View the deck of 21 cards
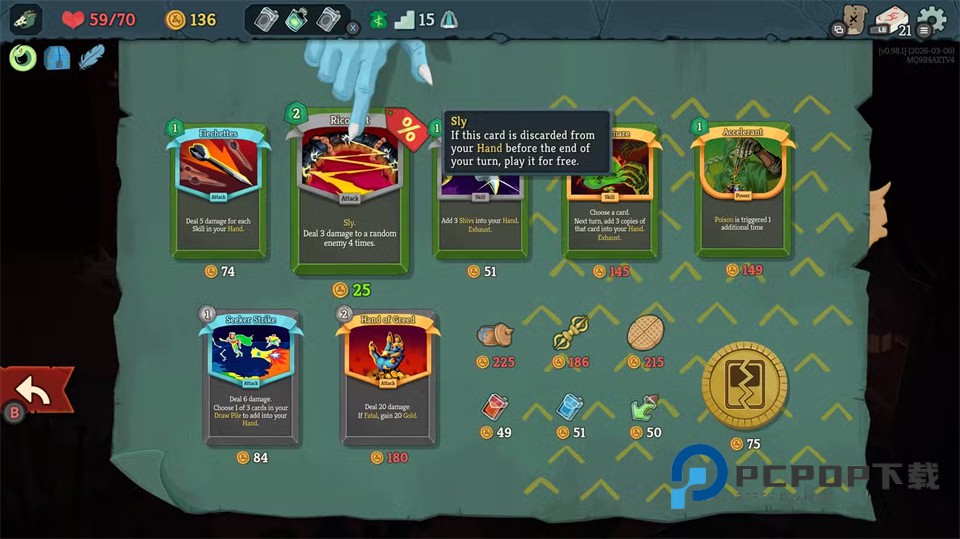 [891, 21]
